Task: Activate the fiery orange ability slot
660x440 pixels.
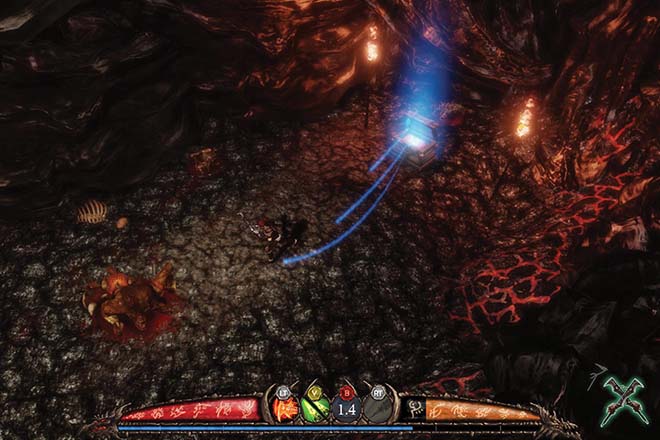Action: click(x=285, y=408)
